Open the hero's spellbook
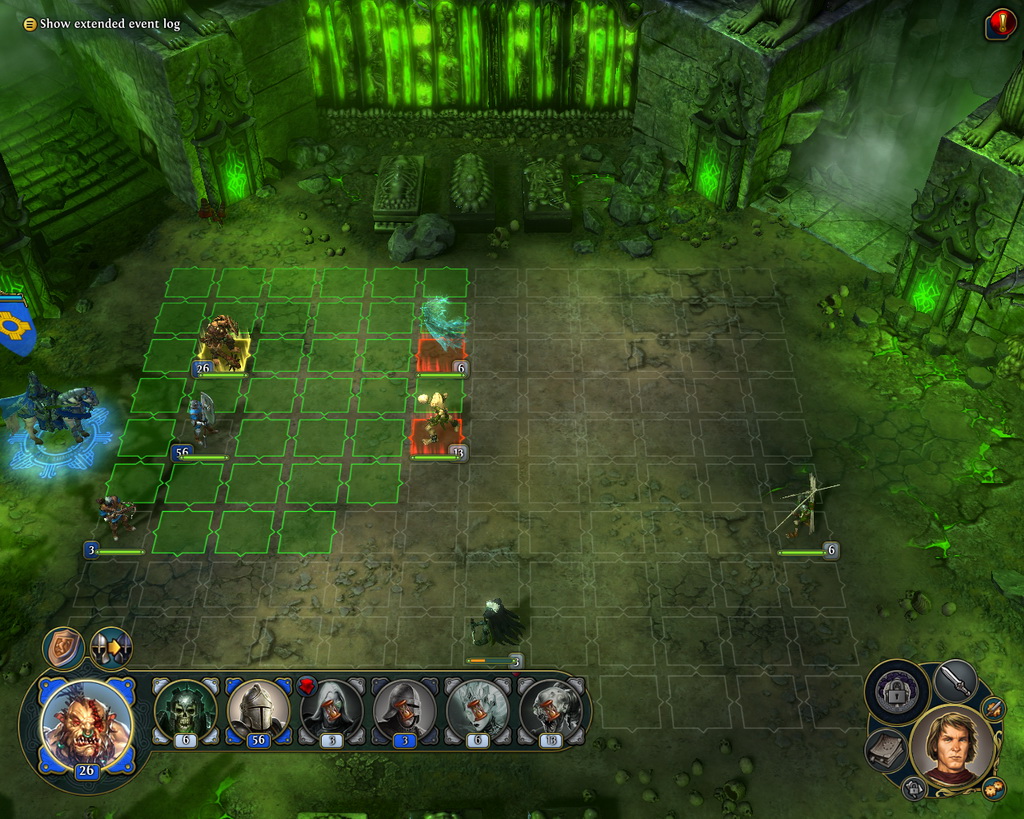This screenshot has width=1024, height=819. click(886, 751)
